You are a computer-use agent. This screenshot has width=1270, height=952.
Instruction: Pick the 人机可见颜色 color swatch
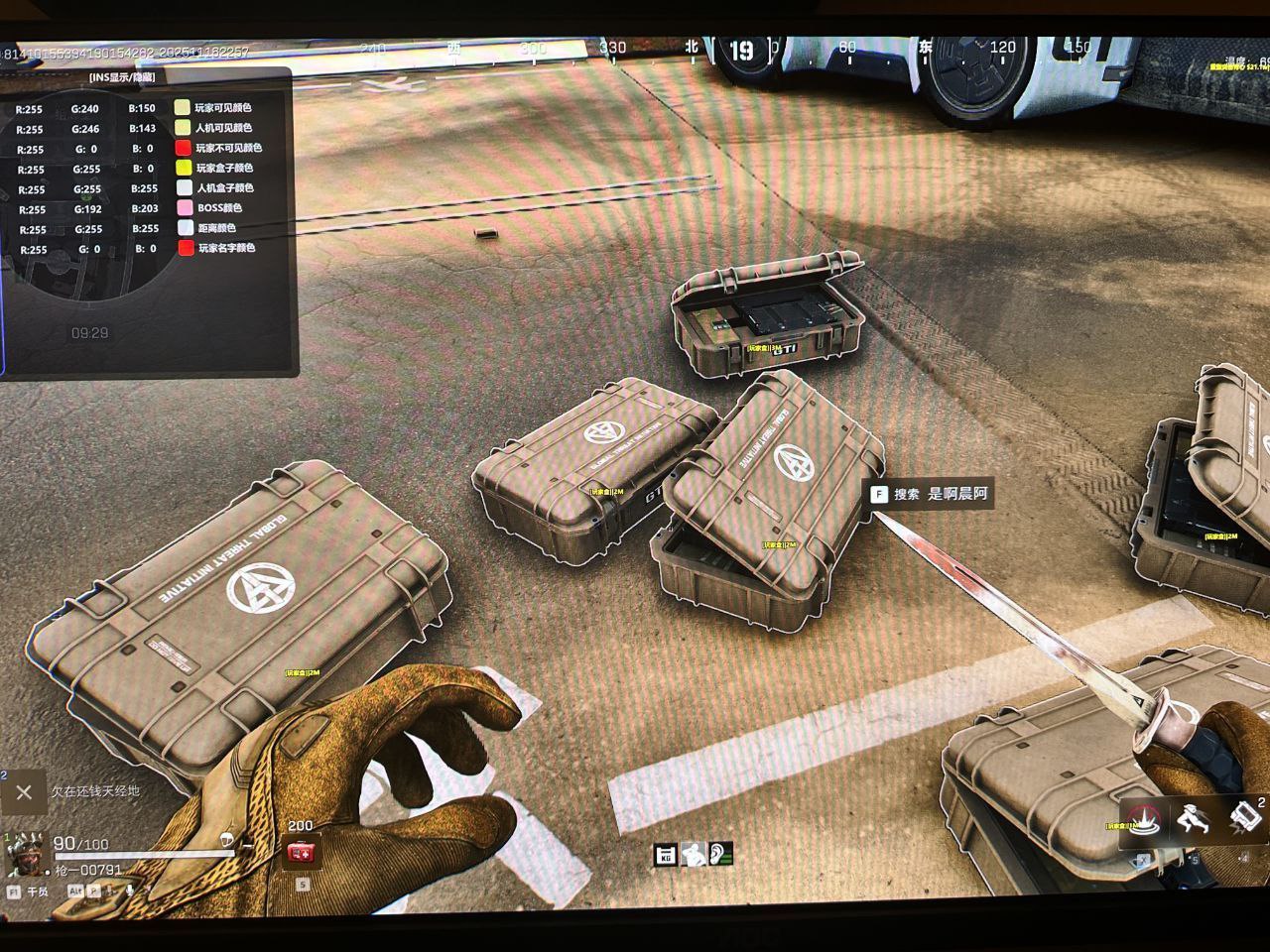(x=183, y=128)
